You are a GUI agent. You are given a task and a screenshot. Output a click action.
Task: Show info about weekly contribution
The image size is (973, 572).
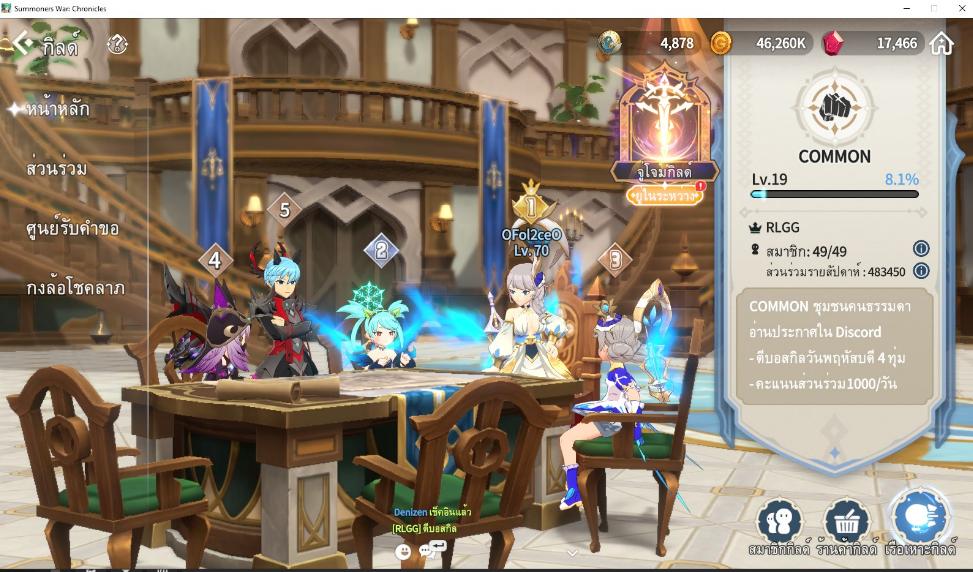[x=921, y=271]
